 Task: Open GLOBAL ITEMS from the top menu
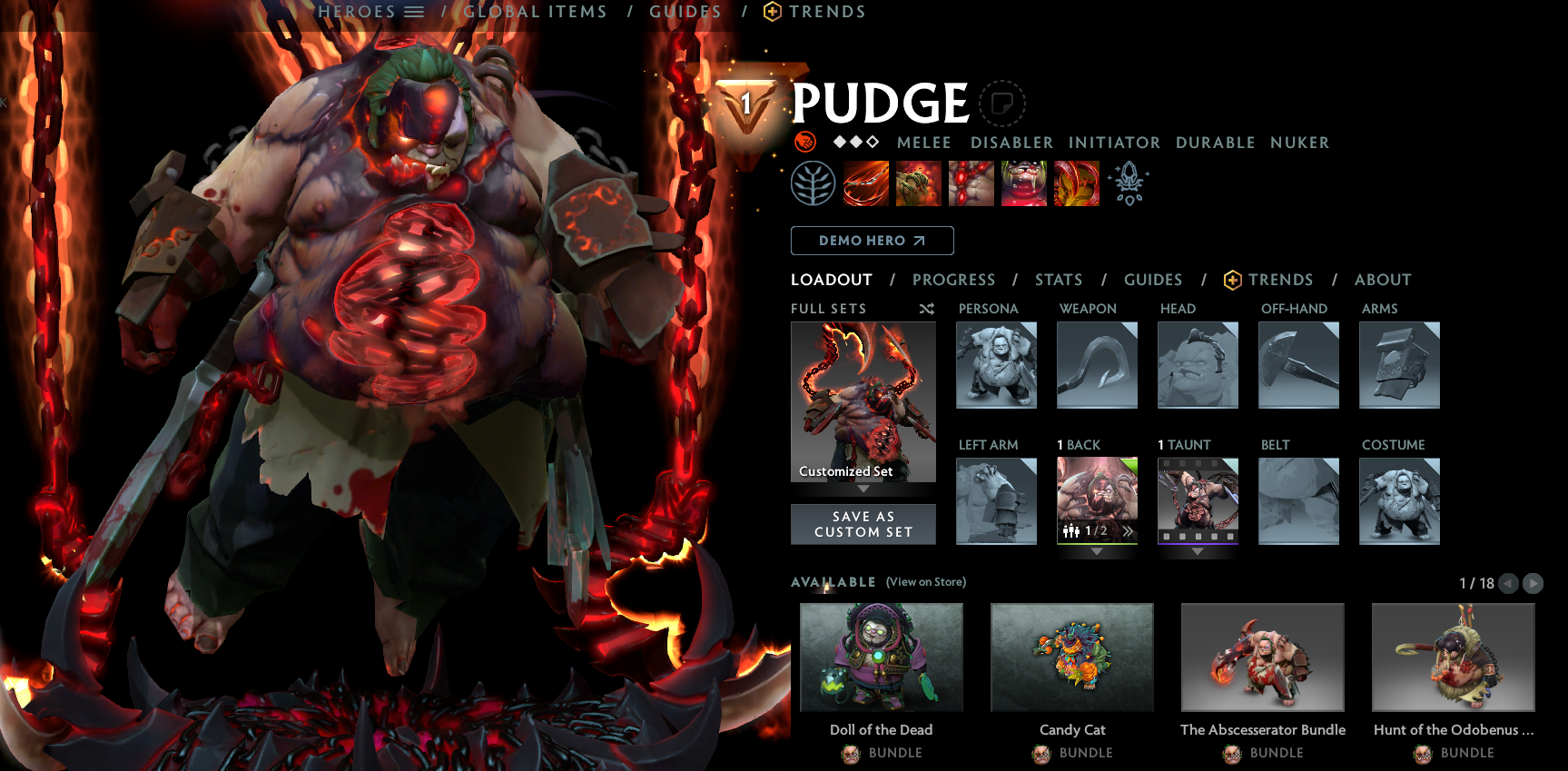[535, 12]
